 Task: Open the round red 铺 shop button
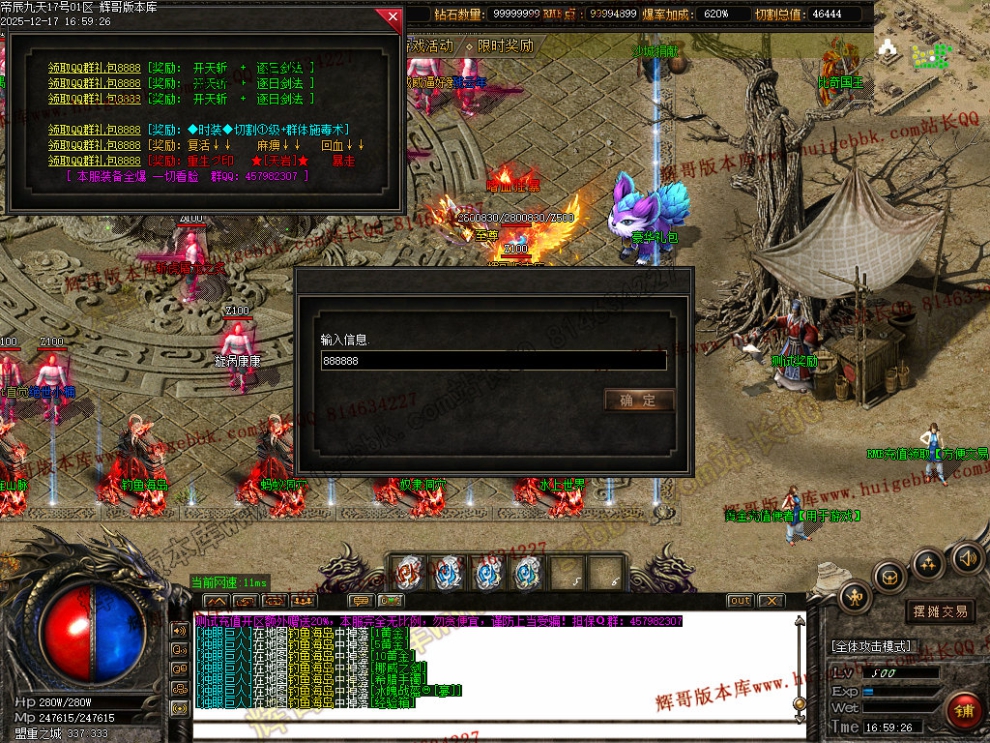(x=966, y=711)
